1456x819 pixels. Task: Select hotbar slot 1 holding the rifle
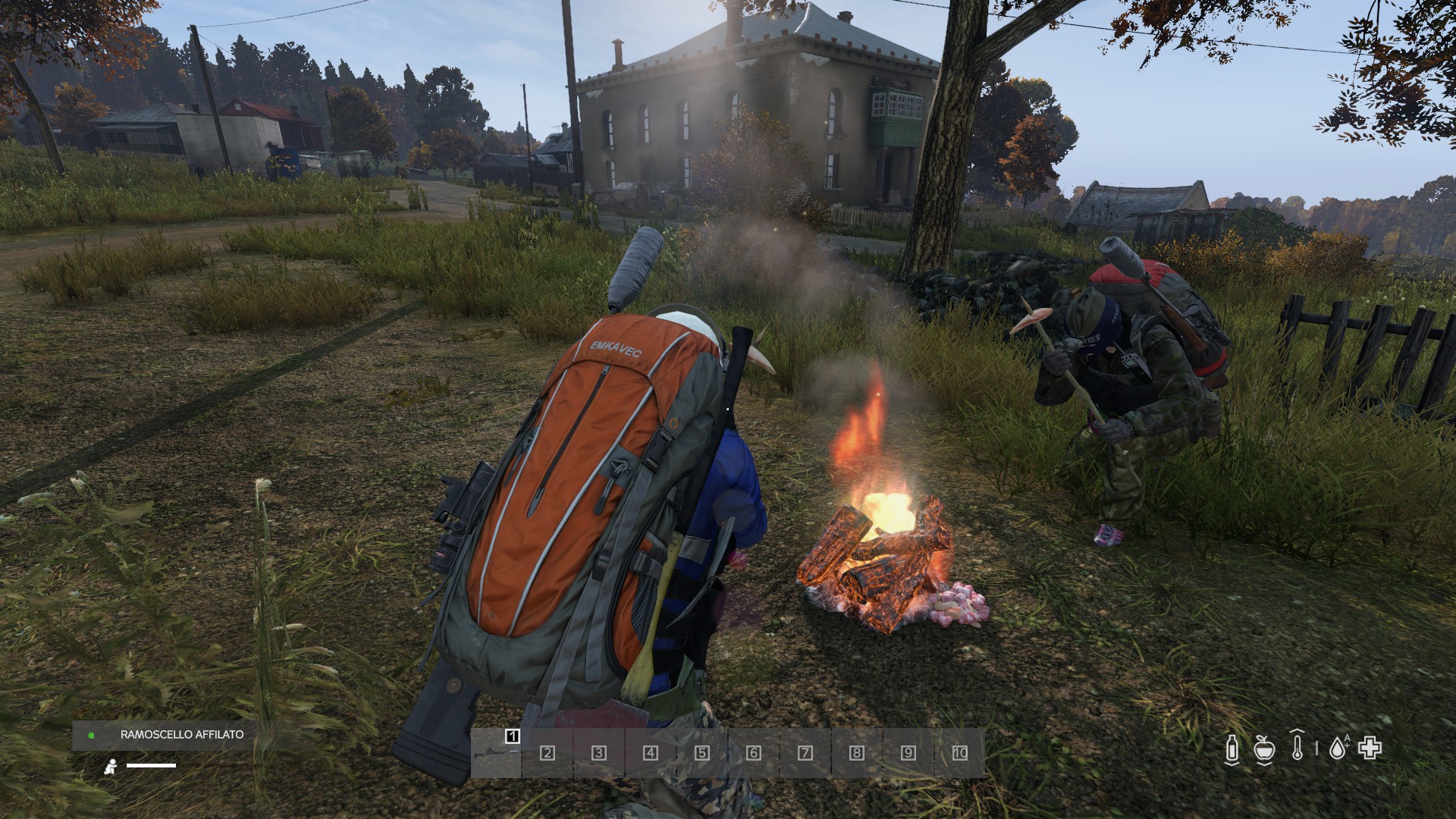pyautogui.click(x=496, y=752)
